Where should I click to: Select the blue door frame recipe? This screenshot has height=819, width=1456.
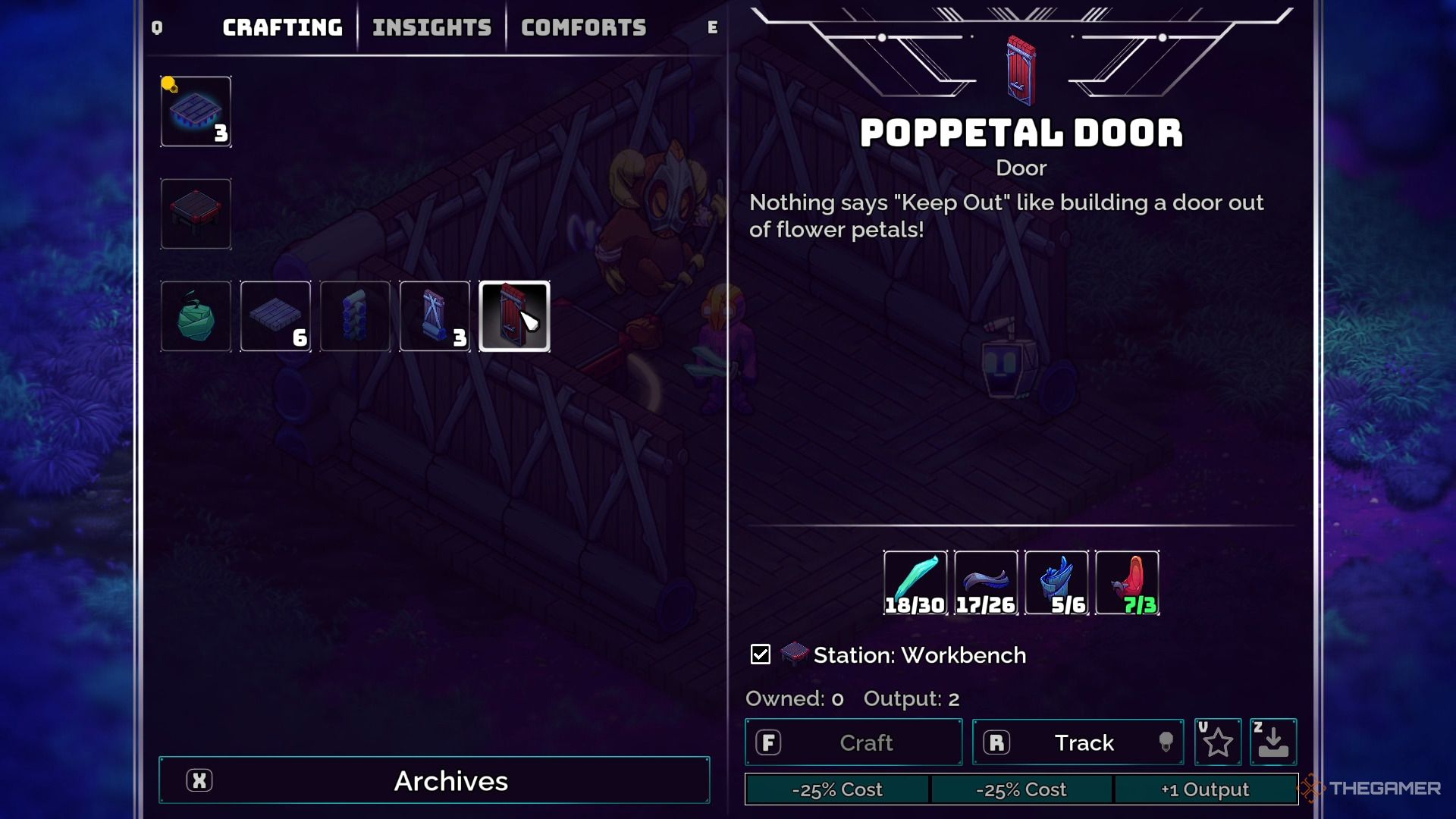click(434, 316)
